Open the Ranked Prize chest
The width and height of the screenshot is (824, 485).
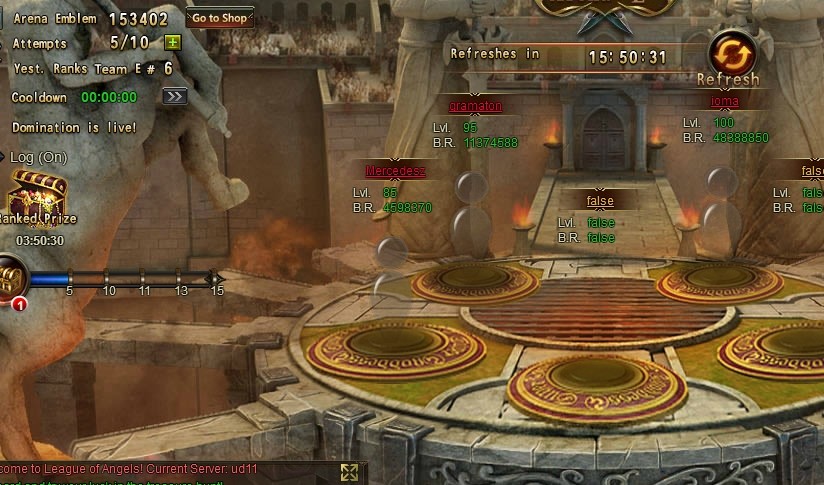coord(38,193)
